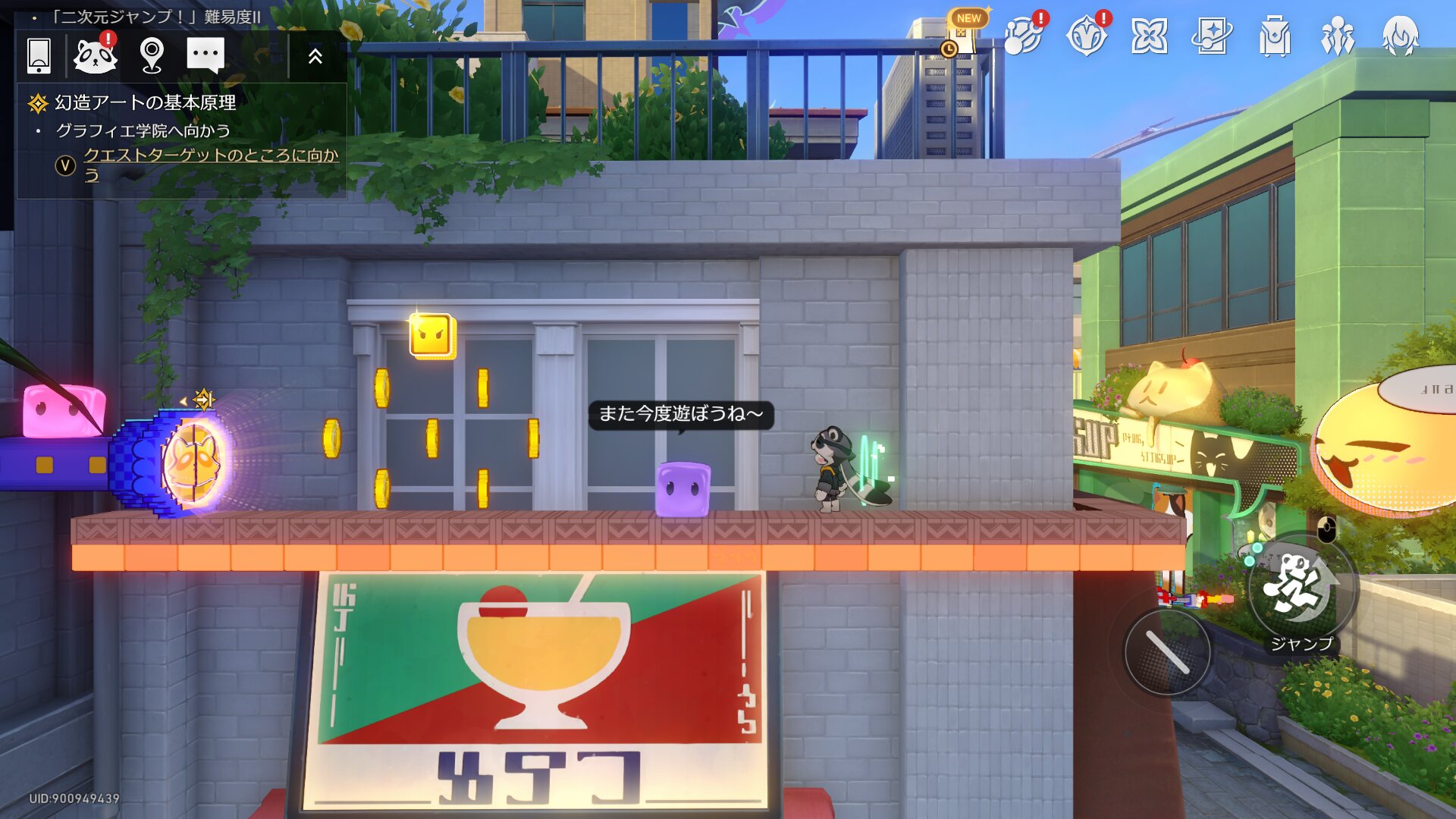1456x819 pixels.
Task: Open the four-petal flower icon
Action: pos(1150,36)
